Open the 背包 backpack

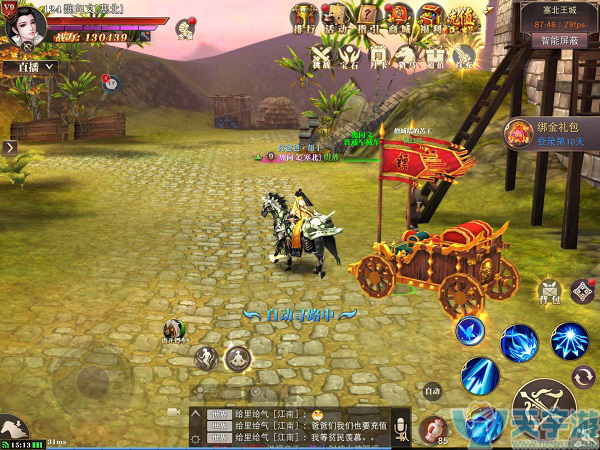(x=549, y=290)
